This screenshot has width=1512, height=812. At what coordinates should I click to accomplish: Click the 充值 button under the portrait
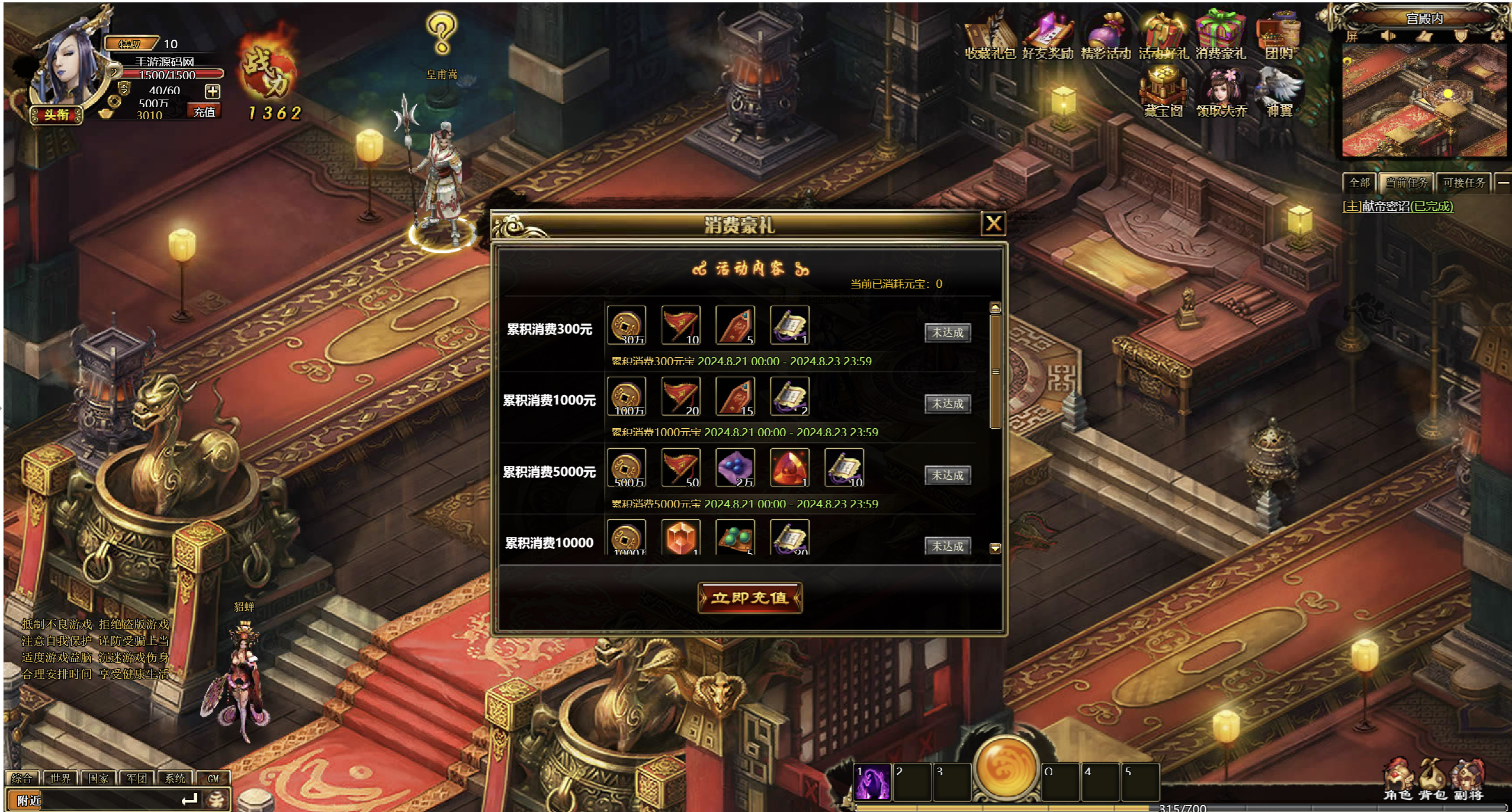tap(204, 112)
